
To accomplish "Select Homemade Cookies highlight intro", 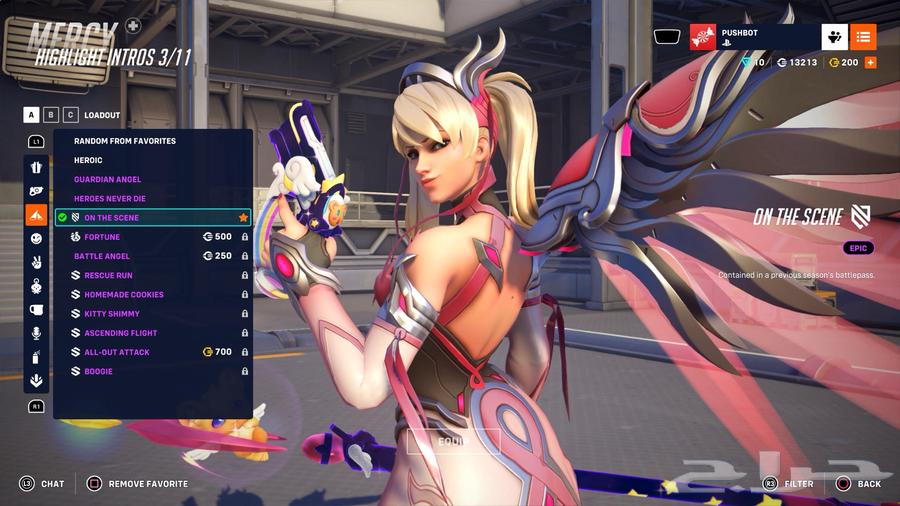I will (x=124, y=295).
